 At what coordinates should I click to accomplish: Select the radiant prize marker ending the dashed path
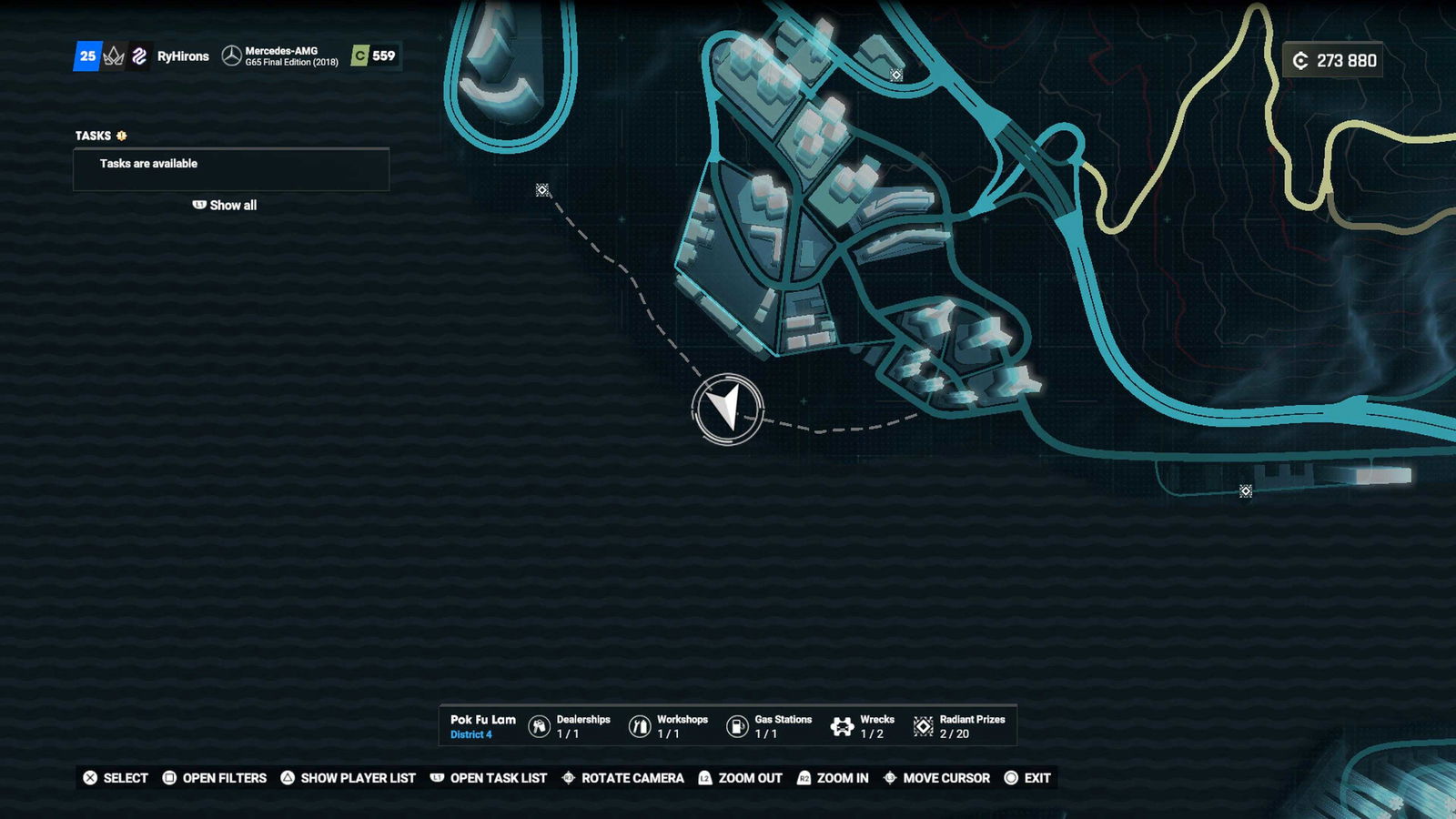(542, 190)
